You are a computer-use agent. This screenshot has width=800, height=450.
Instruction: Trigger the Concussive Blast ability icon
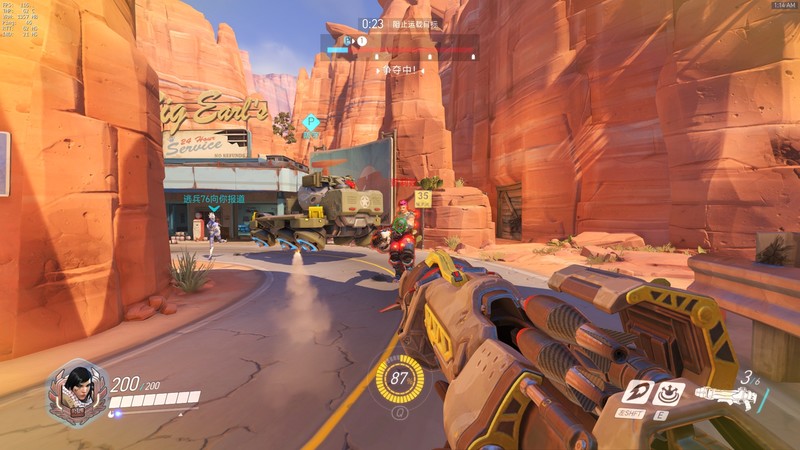(667, 392)
